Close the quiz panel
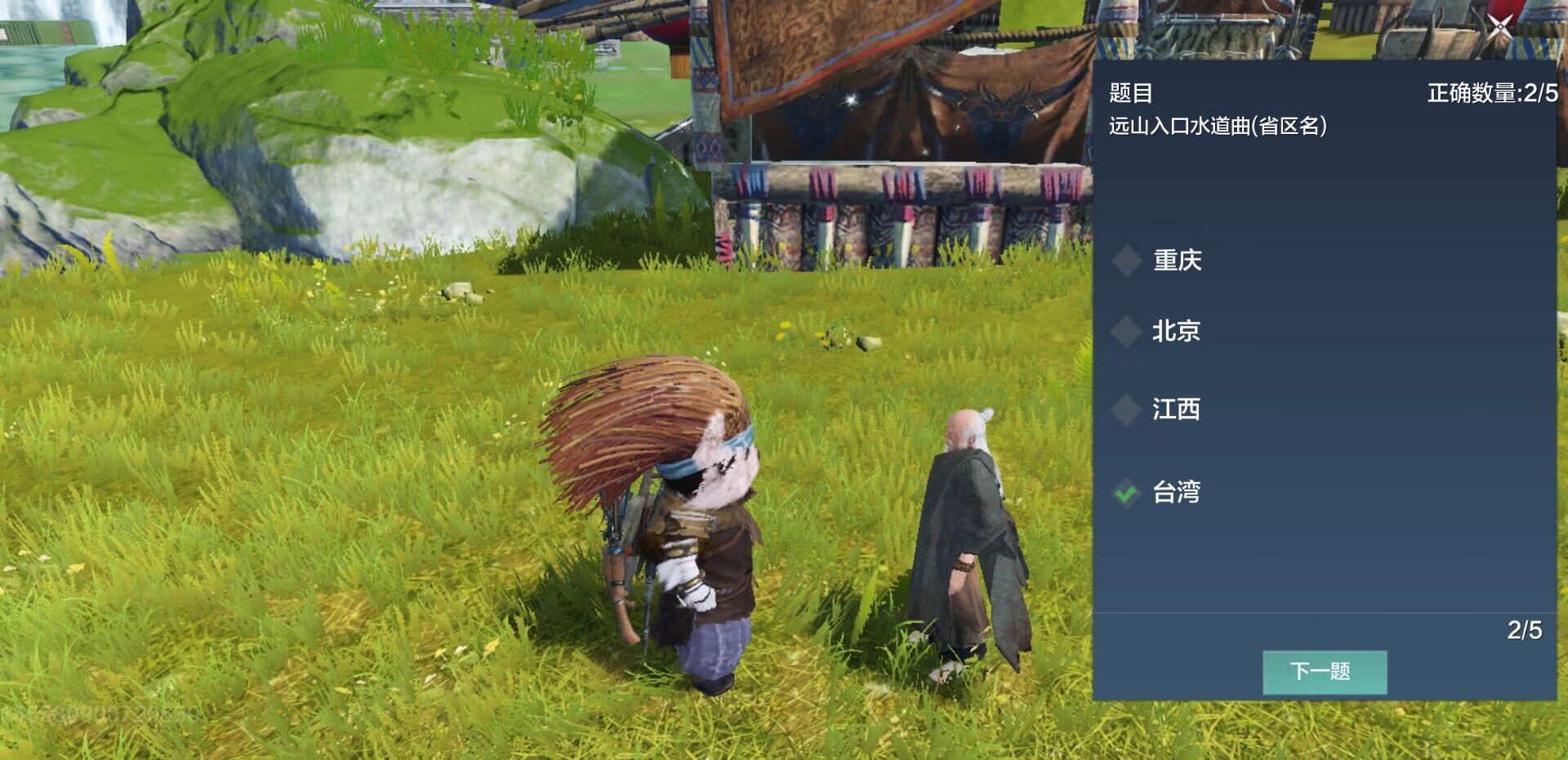 click(1499, 27)
